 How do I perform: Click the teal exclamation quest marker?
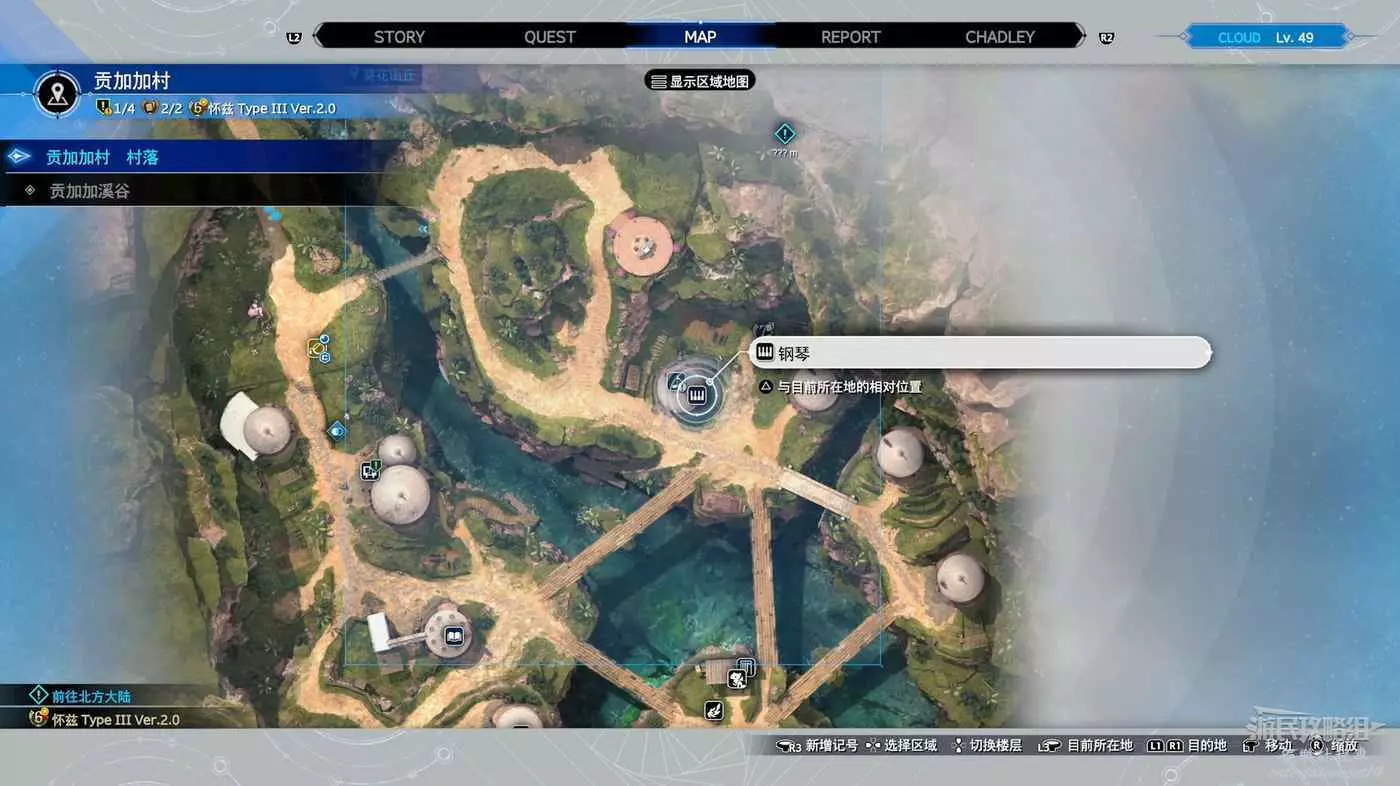point(785,133)
